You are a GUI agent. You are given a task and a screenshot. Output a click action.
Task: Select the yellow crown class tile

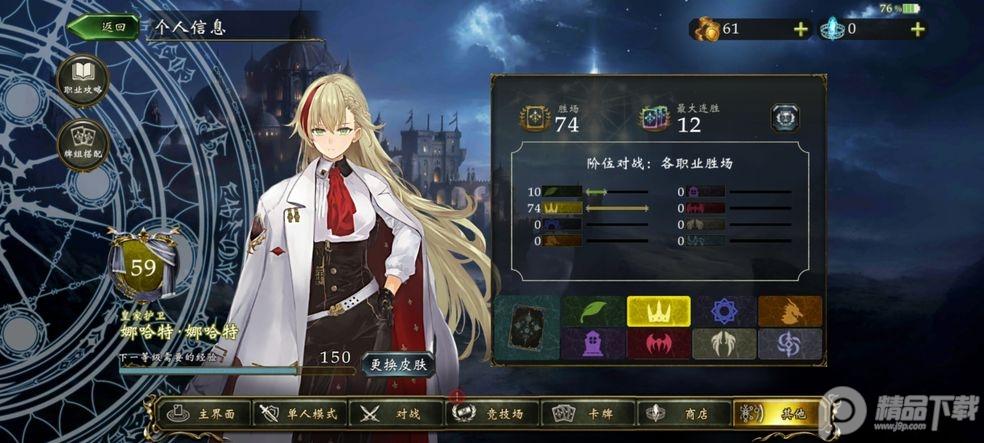click(x=658, y=312)
